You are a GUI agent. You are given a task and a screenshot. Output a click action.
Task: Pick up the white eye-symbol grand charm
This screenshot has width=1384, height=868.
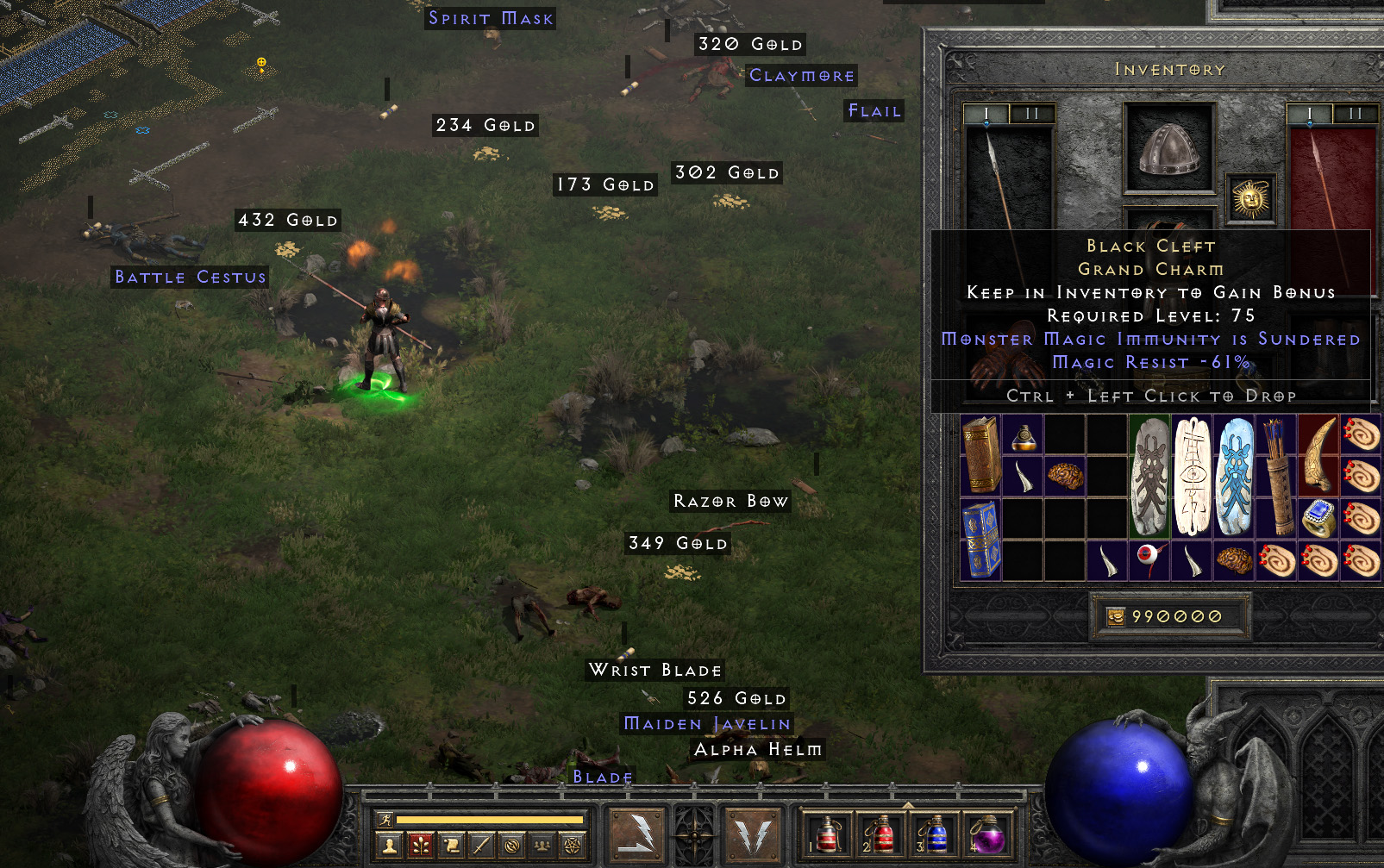click(1192, 477)
